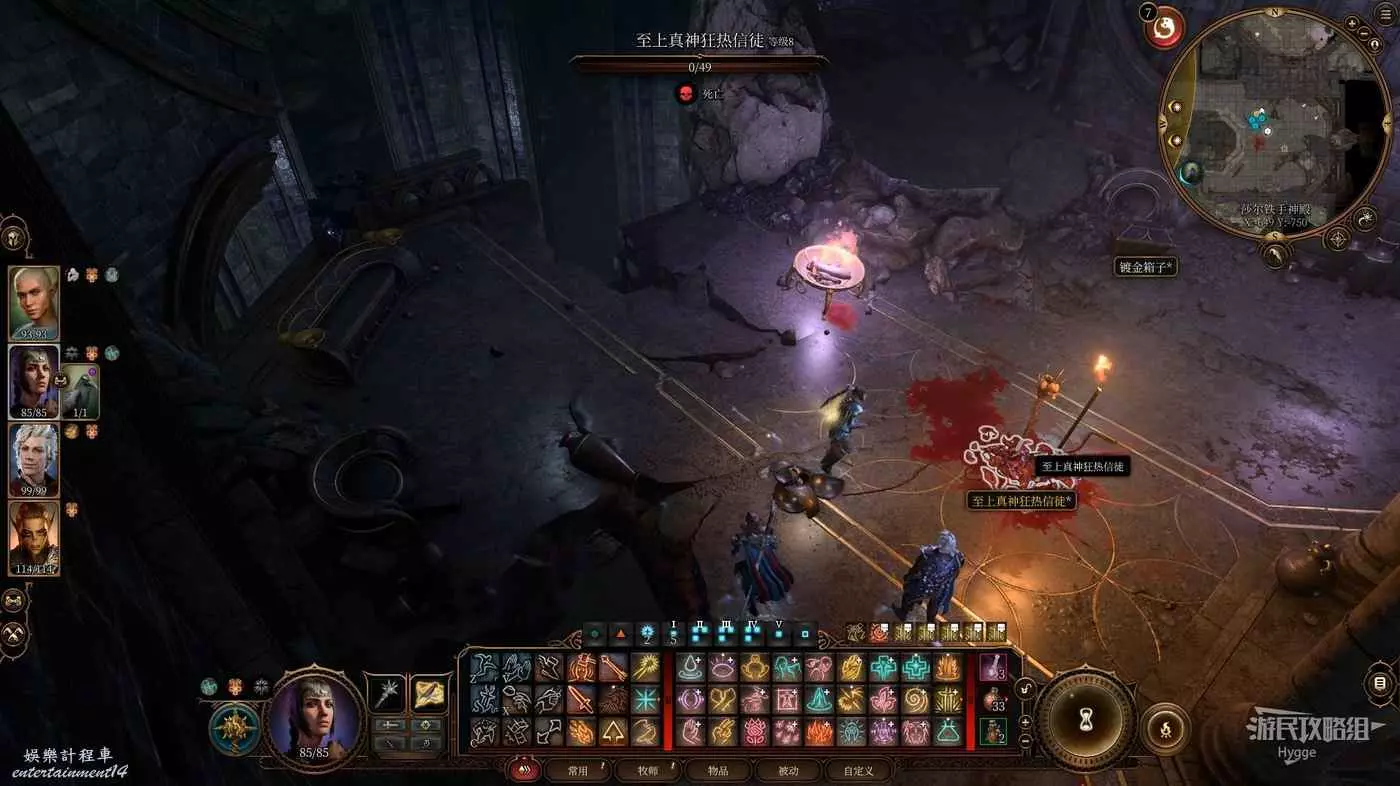Show the 被动 abilities tab

point(788,770)
